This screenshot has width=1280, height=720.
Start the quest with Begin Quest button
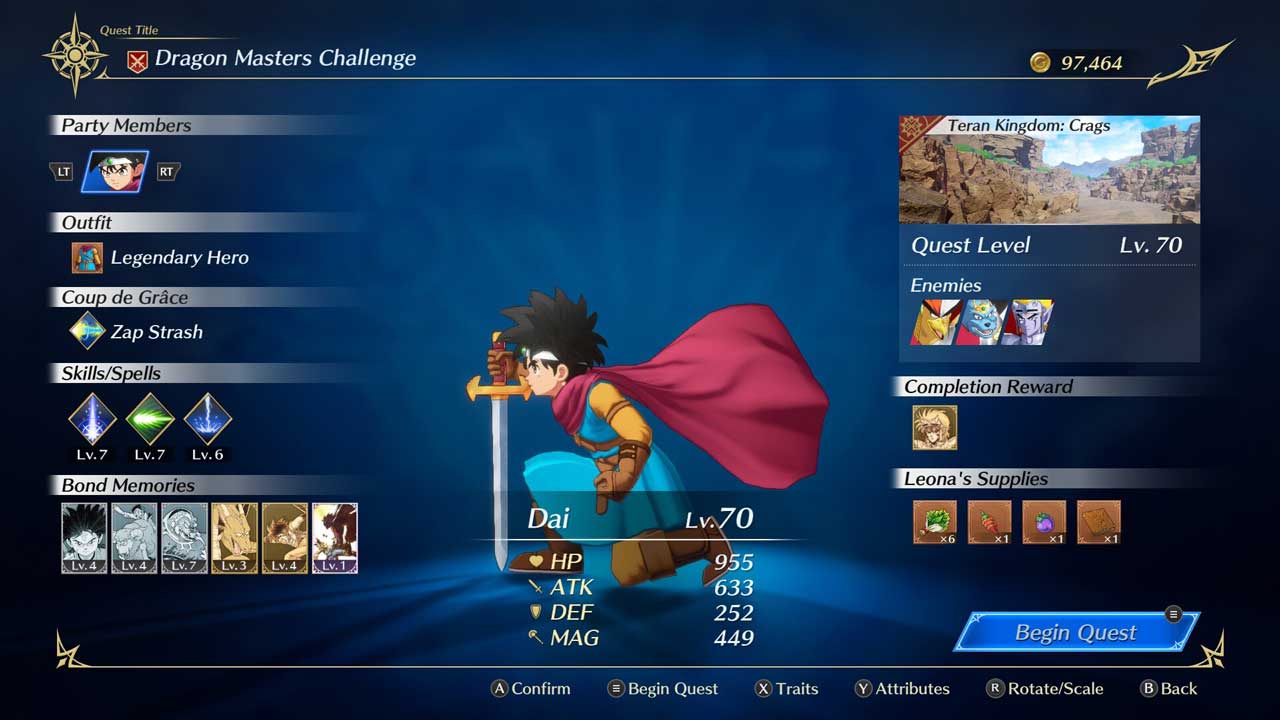(1075, 632)
